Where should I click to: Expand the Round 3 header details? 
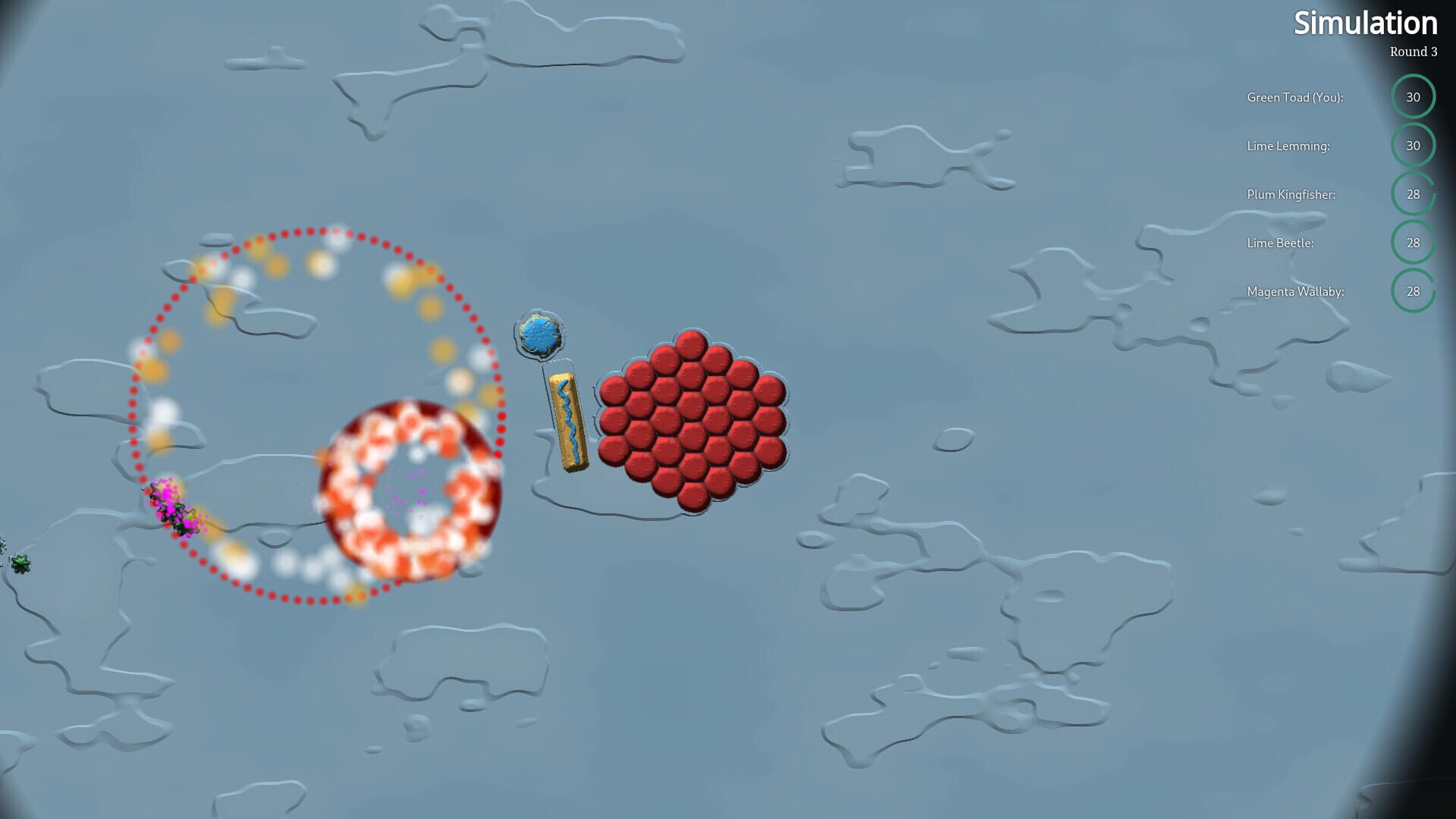(1412, 52)
